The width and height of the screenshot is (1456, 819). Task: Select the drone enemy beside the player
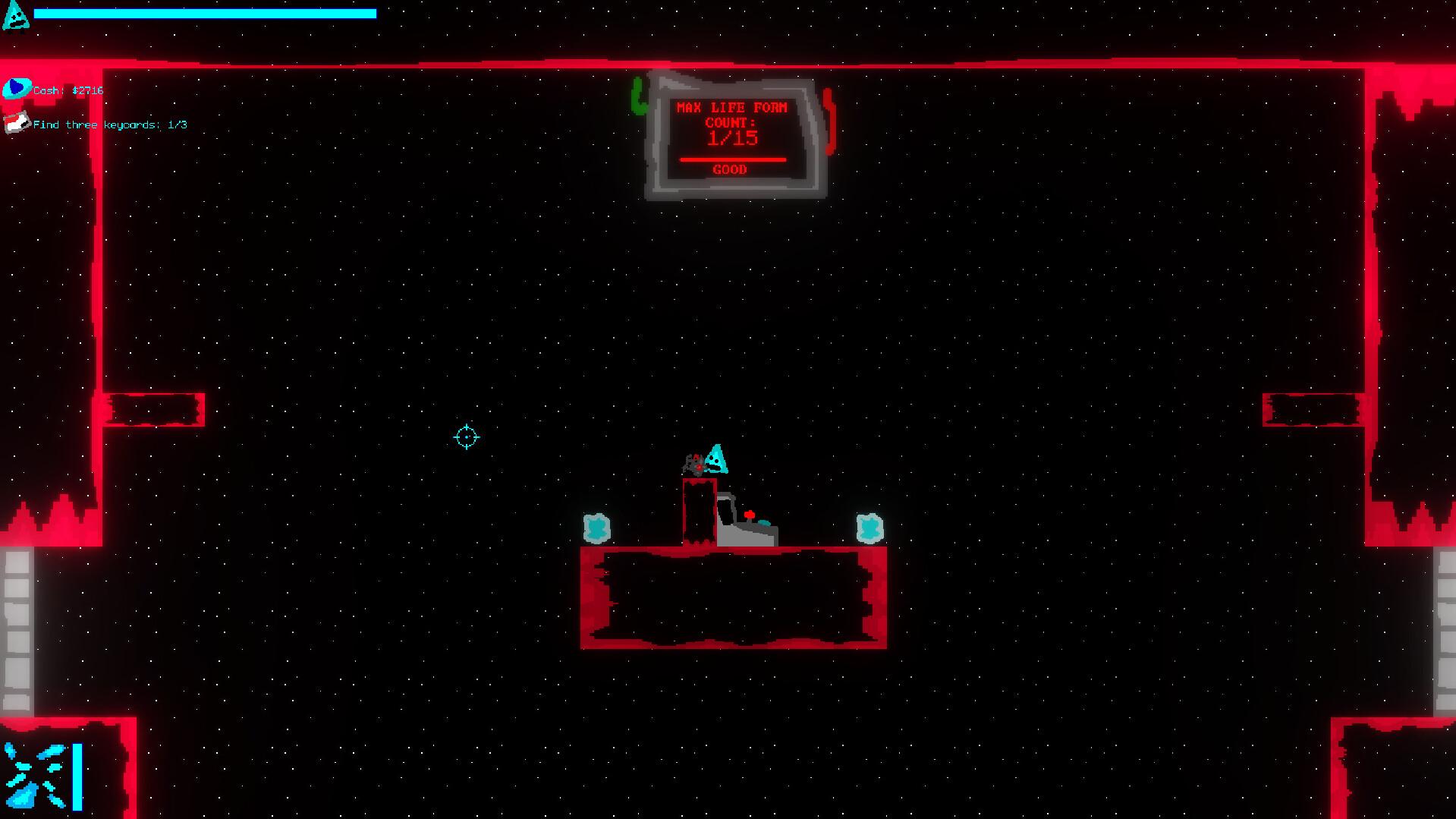tap(694, 462)
